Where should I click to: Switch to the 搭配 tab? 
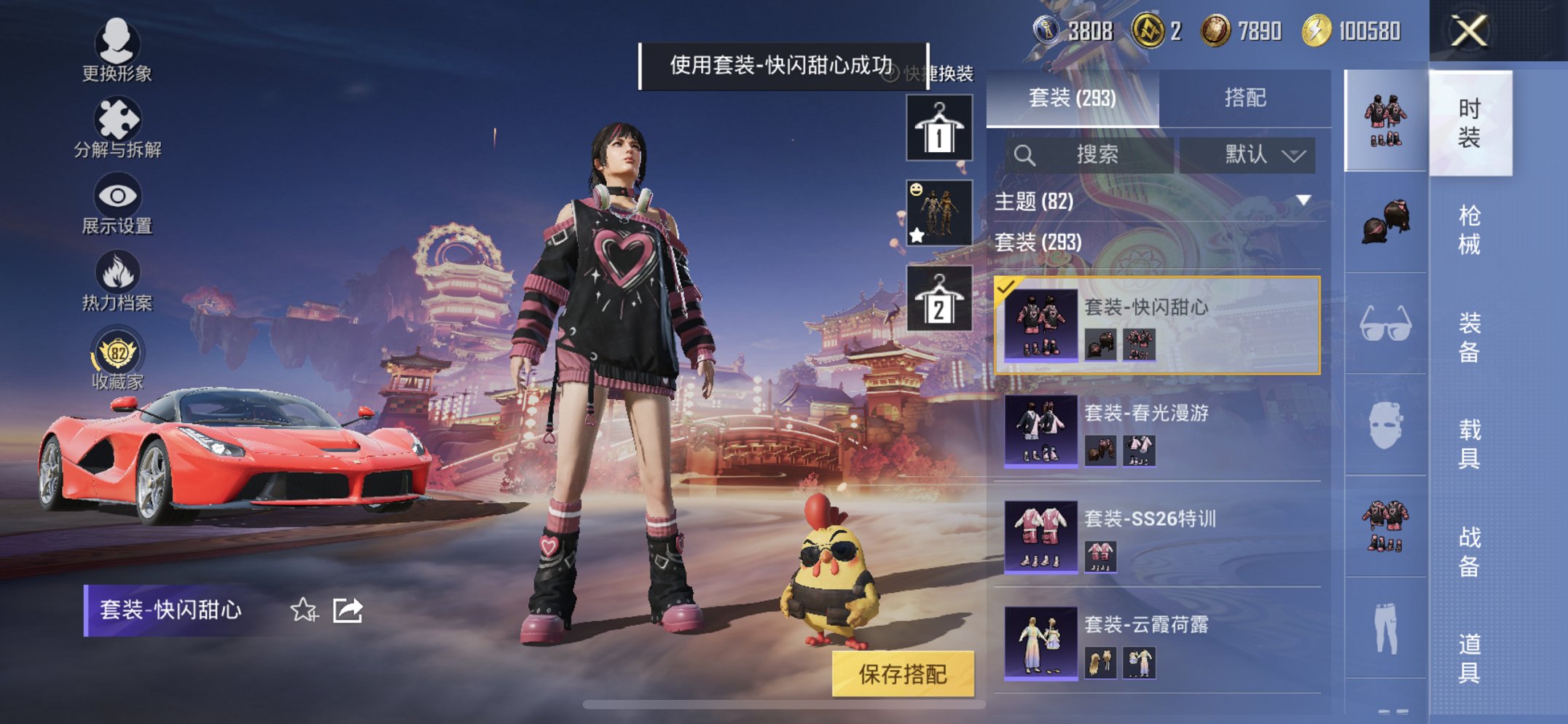pos(1247,97)
